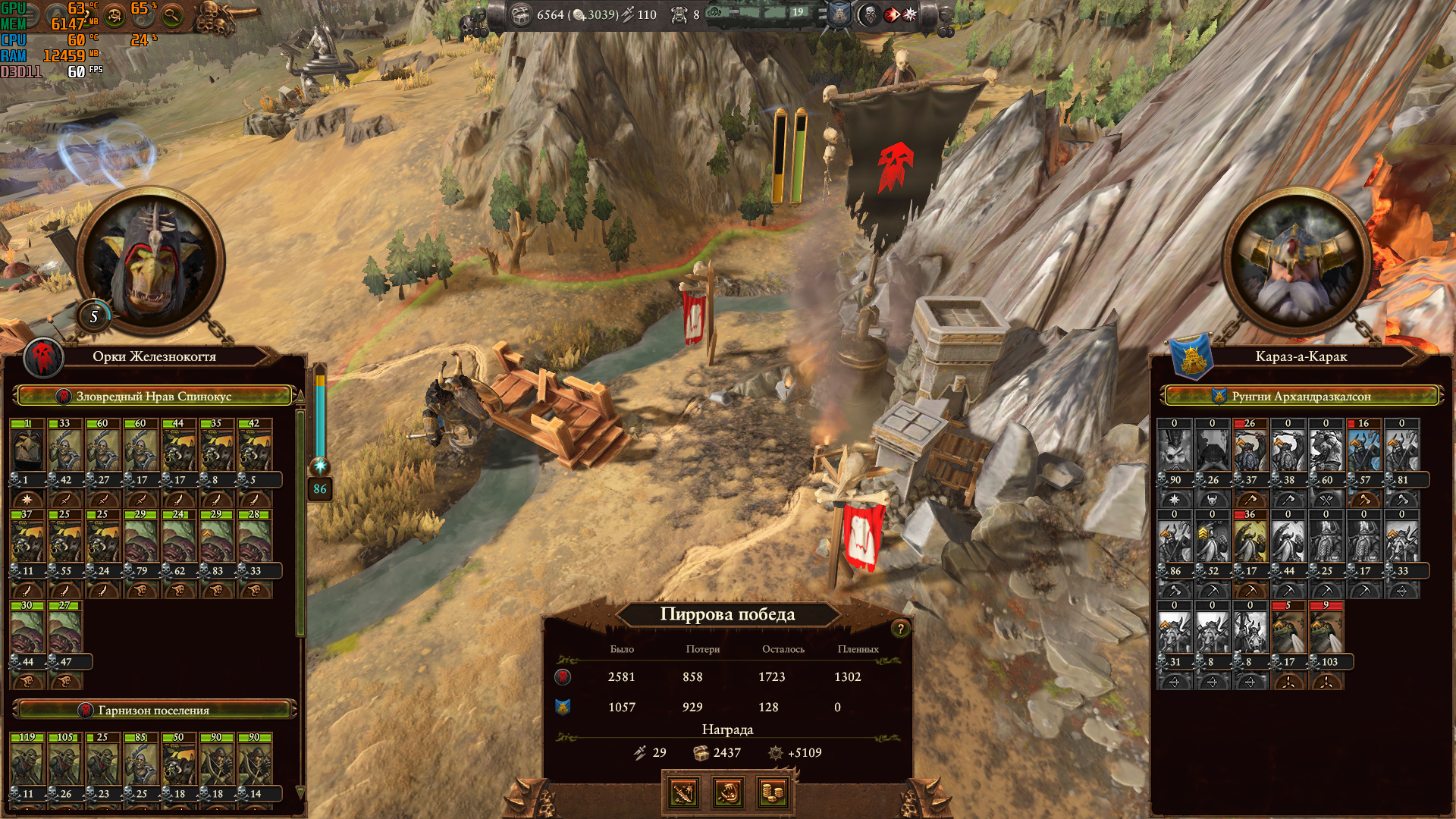Viewport: 1456px width, 819px height.
Task: Select the greenskin lord portrait
Action: (152, 262)
